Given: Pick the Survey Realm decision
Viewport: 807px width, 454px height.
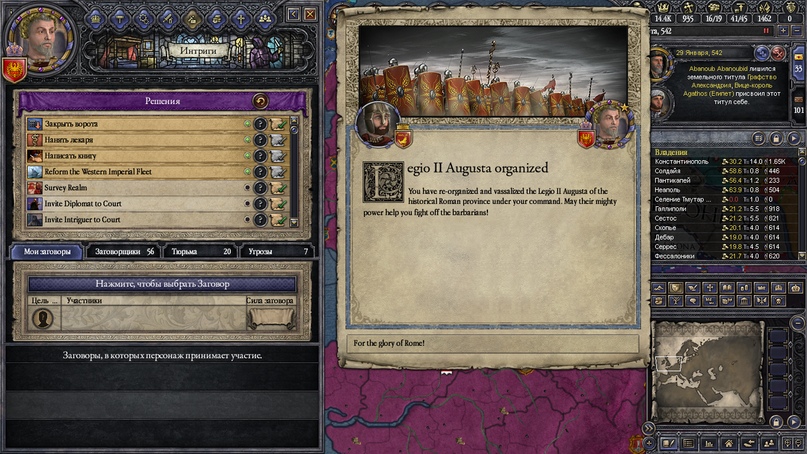Looking at the screenshot, I should pos(130,187).
